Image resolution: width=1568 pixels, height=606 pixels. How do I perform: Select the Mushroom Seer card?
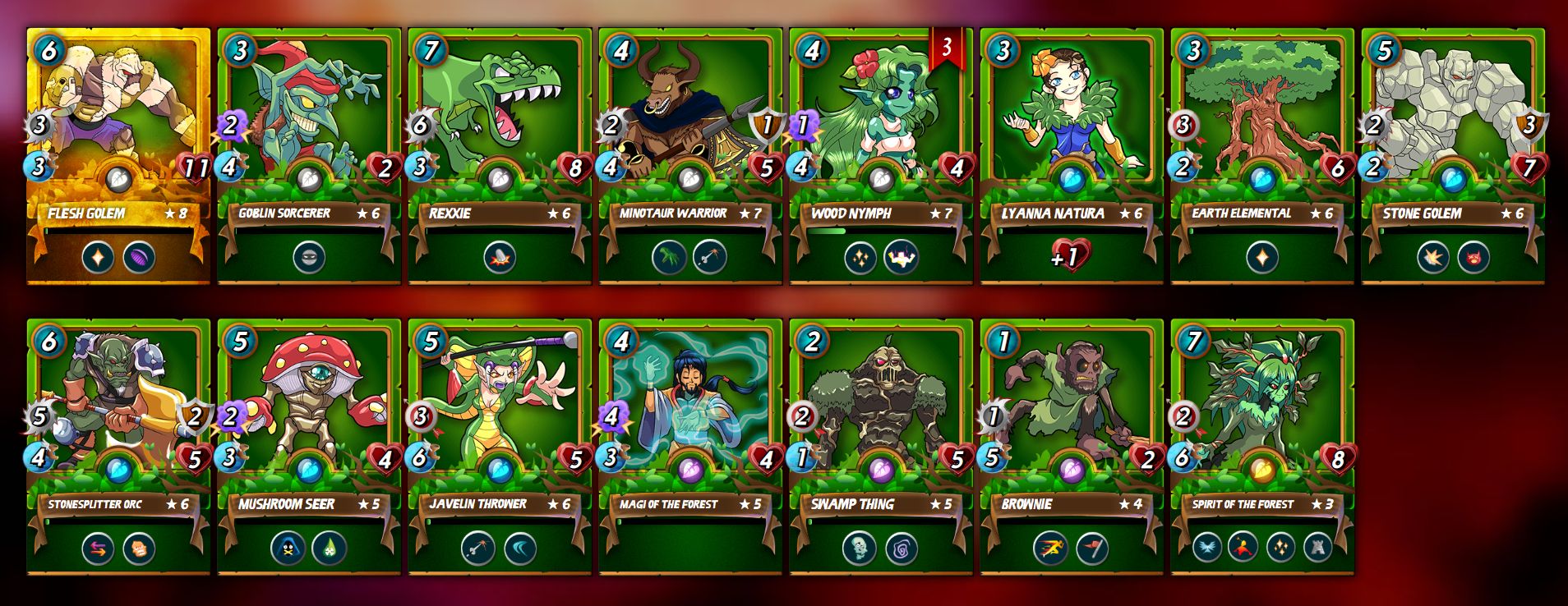pos(309,447)
